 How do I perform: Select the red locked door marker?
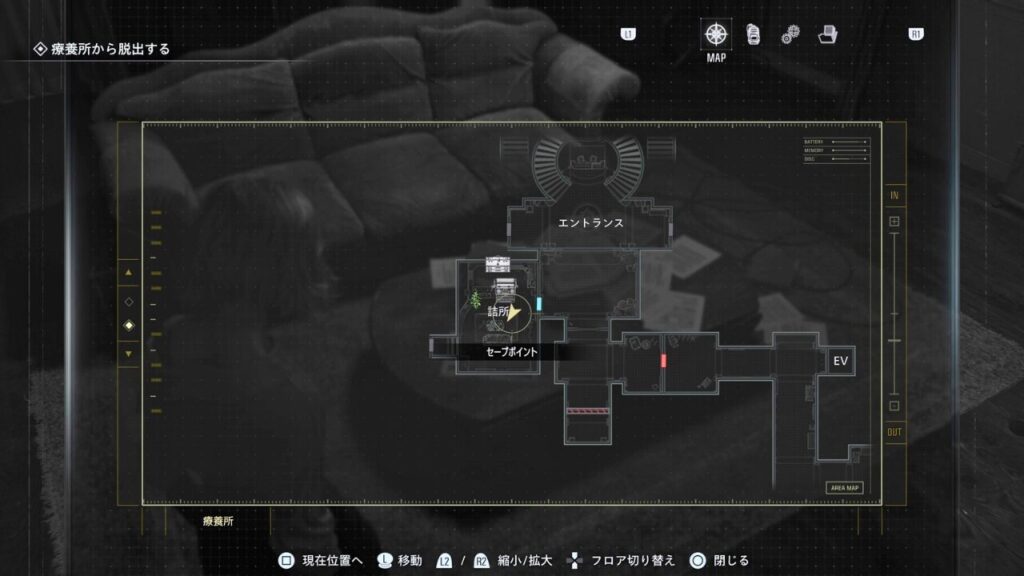(x=662, y=360)
